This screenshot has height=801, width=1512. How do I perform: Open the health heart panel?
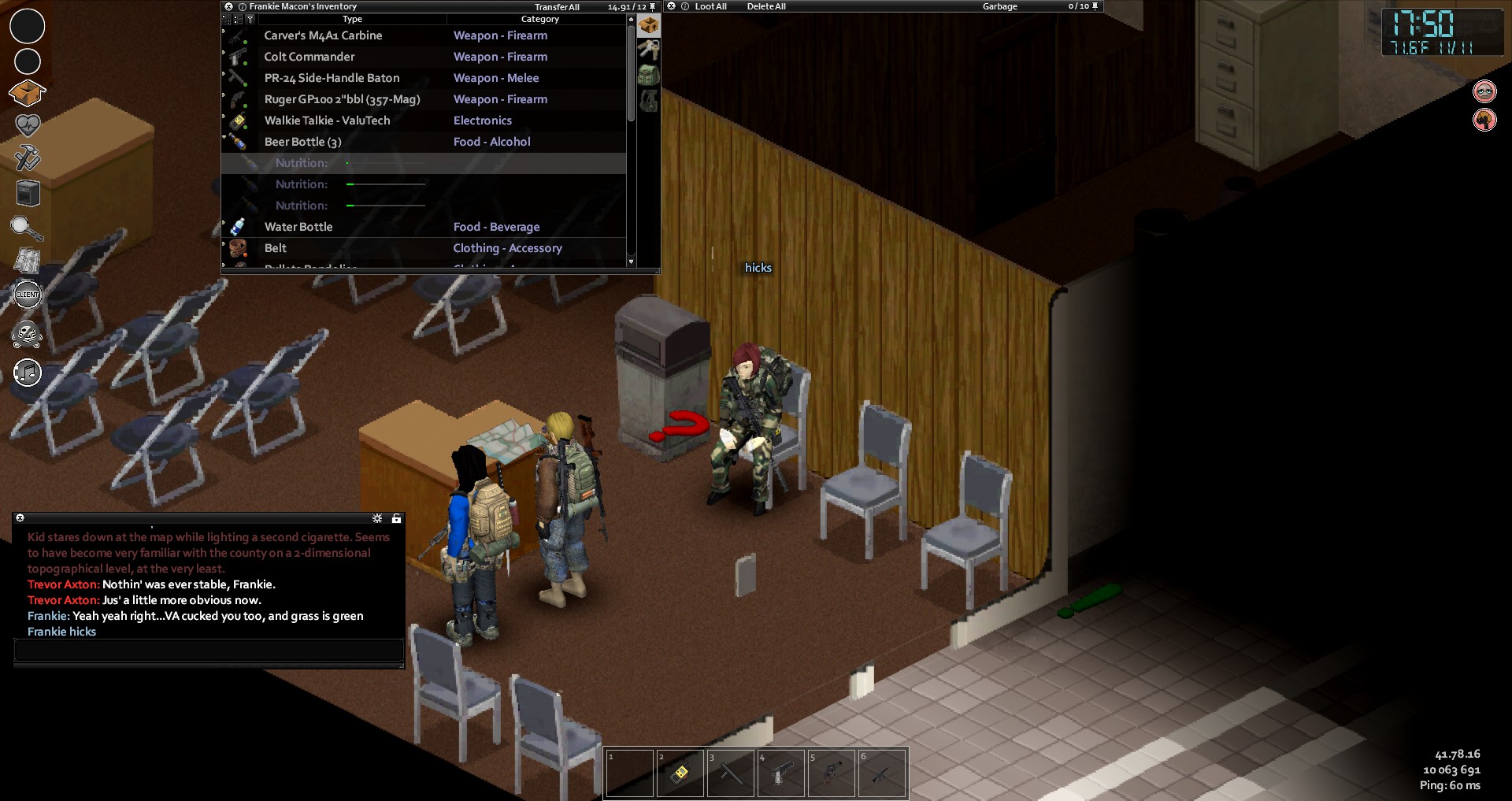pos(28,124)
